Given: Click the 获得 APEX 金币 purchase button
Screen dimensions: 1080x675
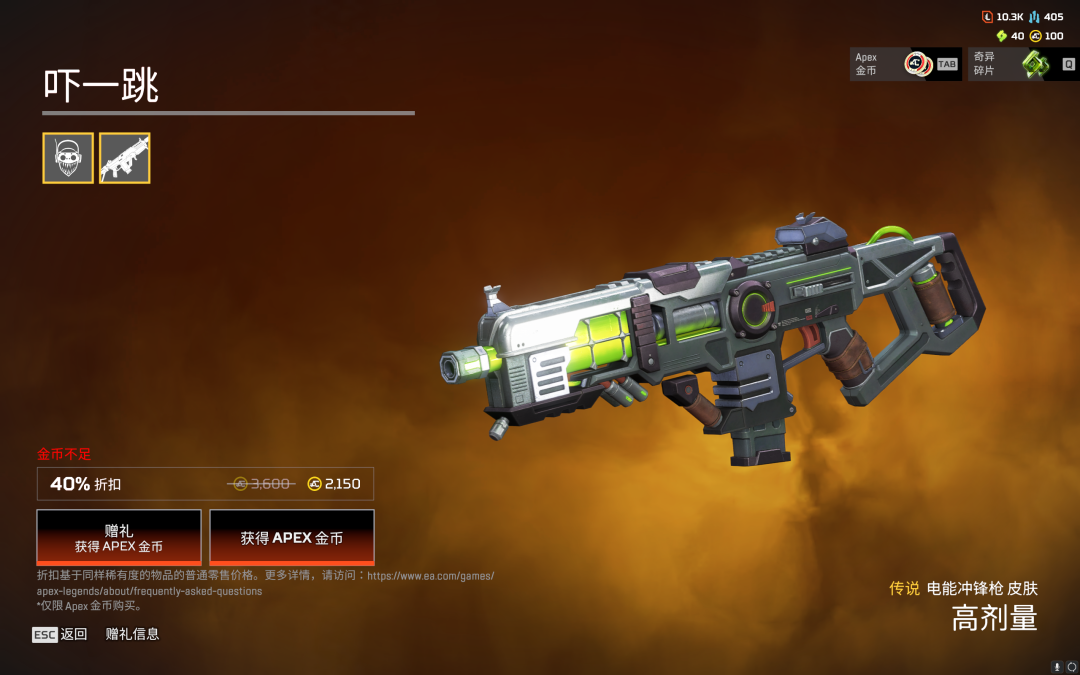Looking at the screenshot, I should coord(292,538).
